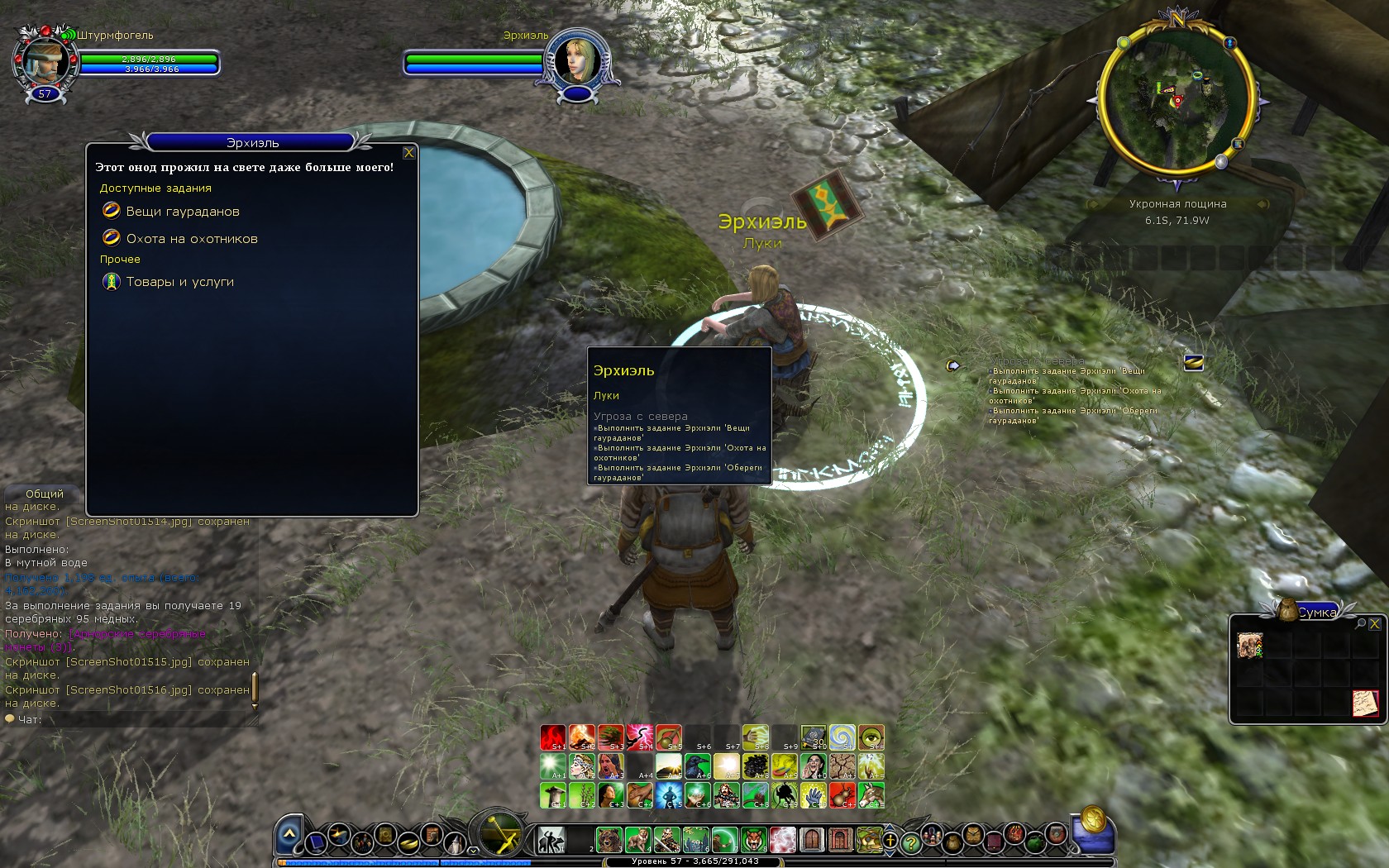Switch to the 'Общий' chat tab
The width and height of the screenshot is (1389, 868).
44,494
